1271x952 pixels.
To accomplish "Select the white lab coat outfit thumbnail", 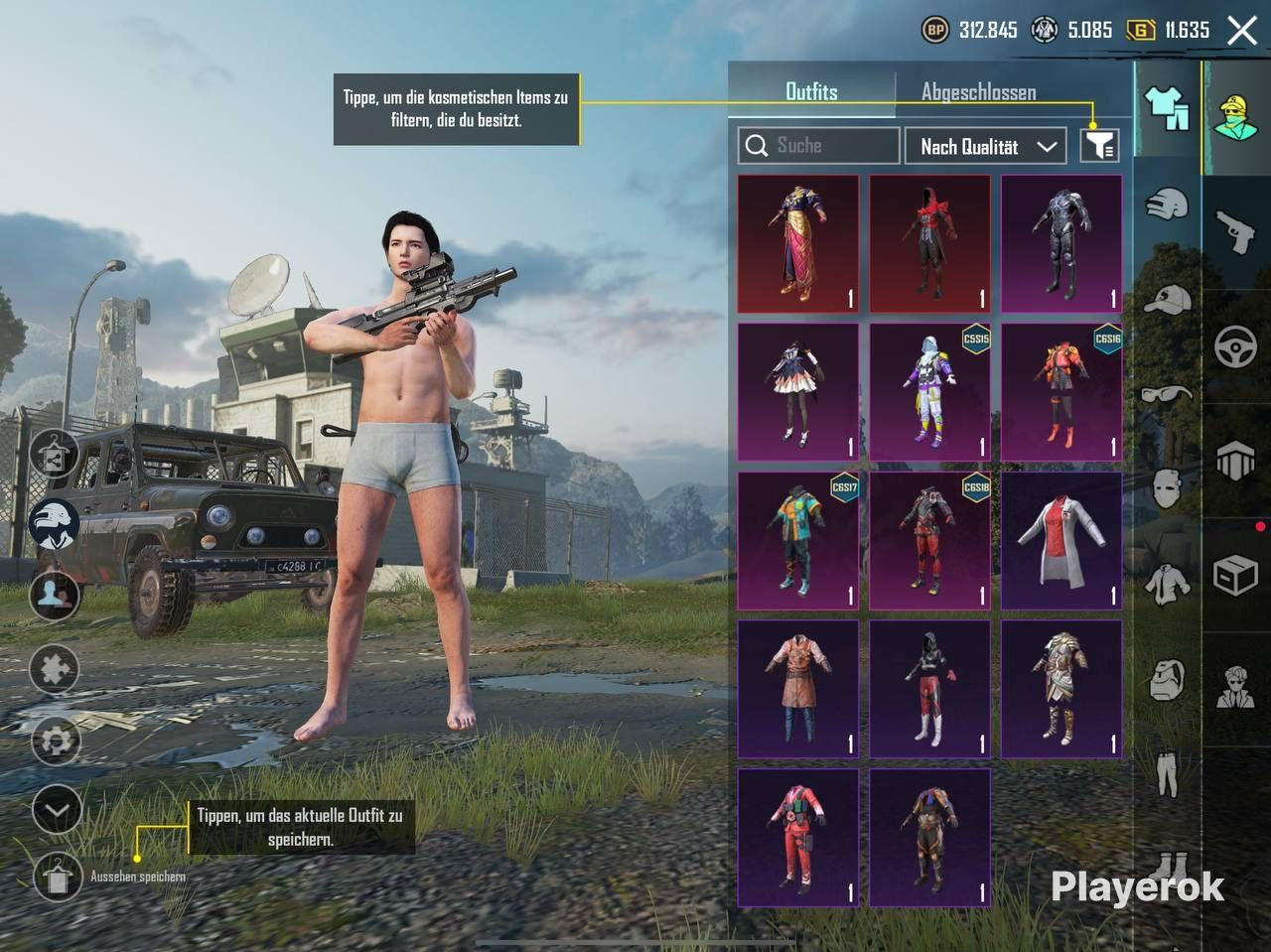I will coord(1061,541).
